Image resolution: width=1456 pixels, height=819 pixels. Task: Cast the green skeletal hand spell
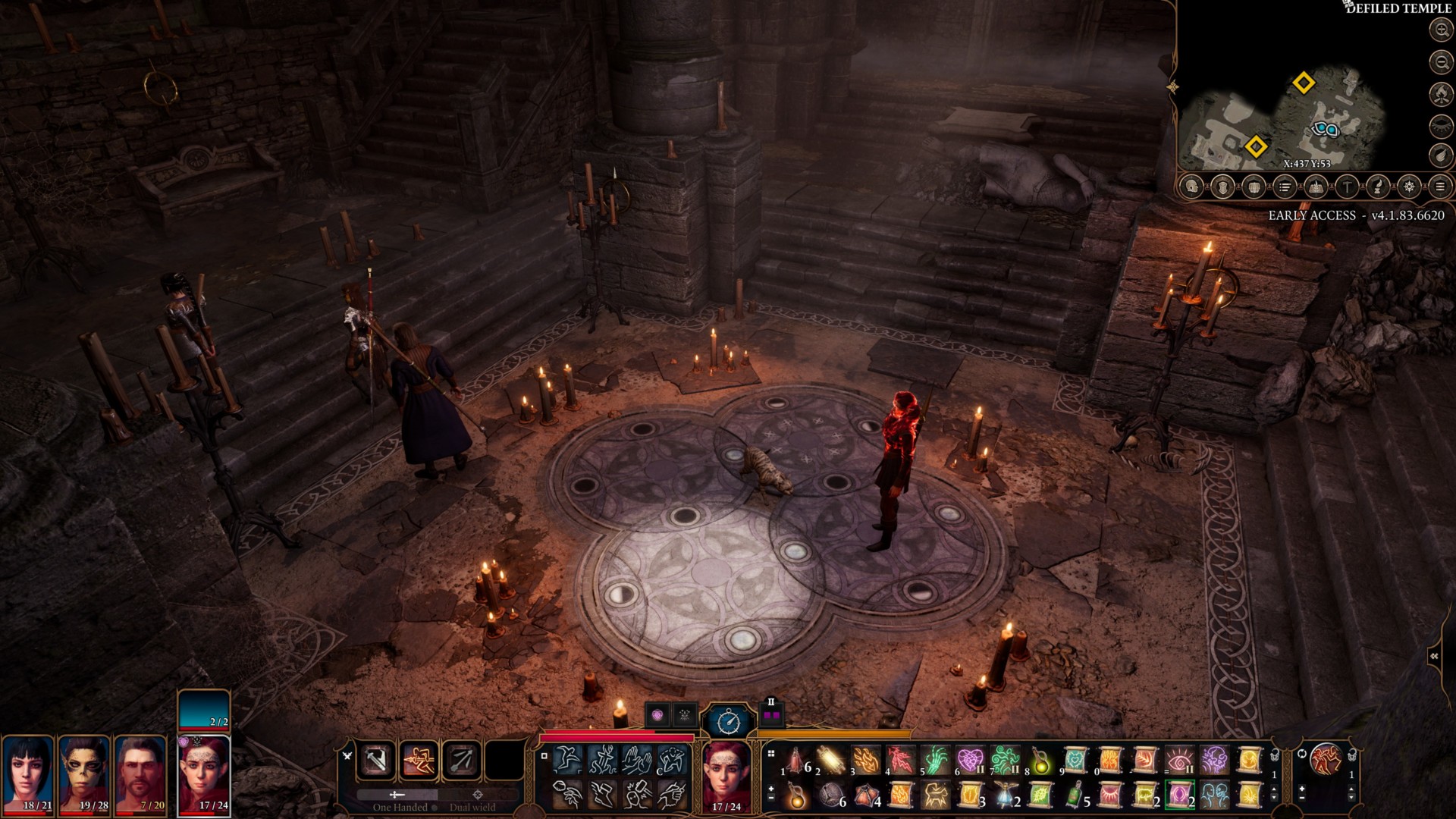pos(936,759)
